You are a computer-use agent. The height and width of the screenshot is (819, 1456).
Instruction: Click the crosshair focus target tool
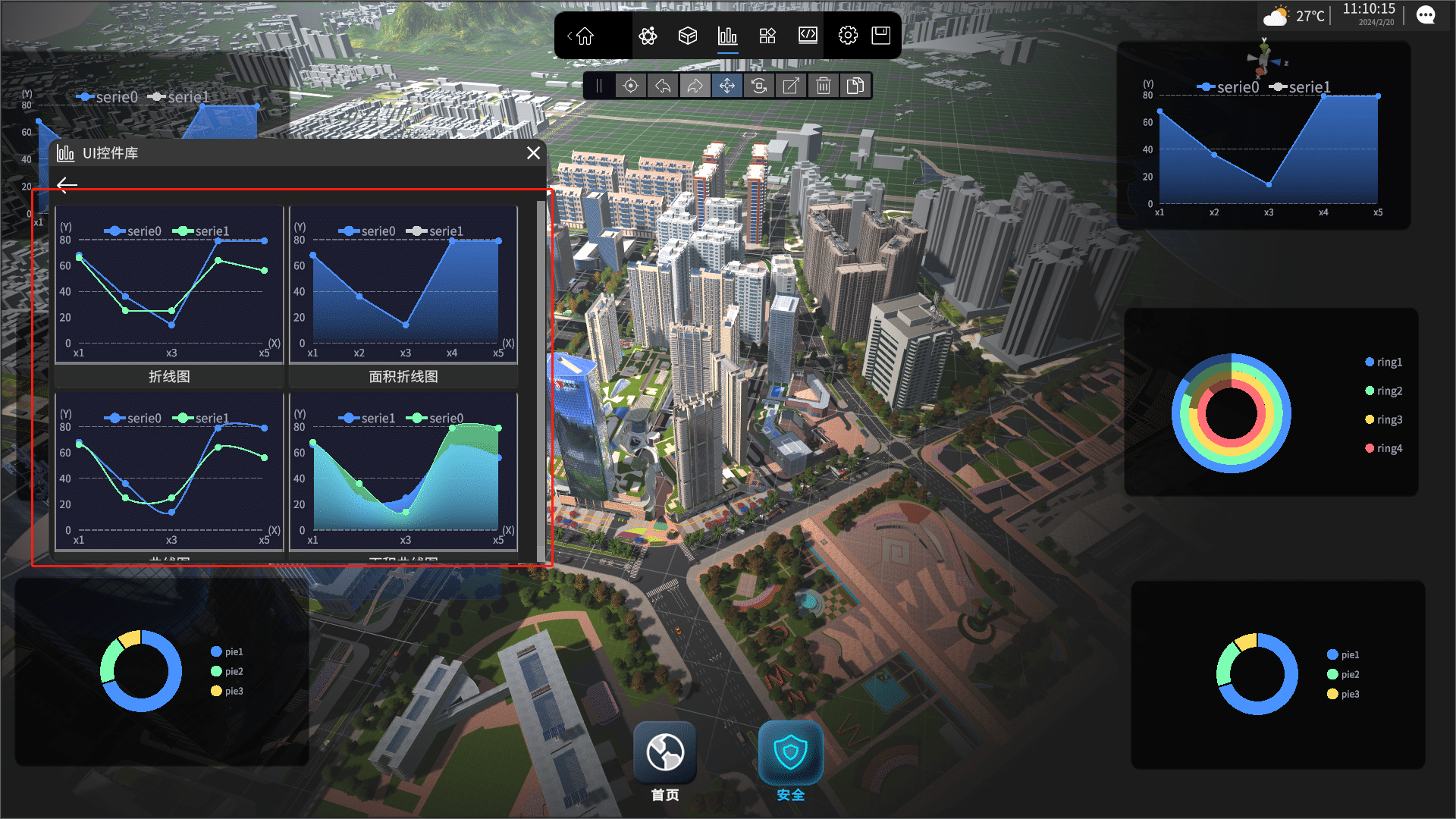(630, 86)
